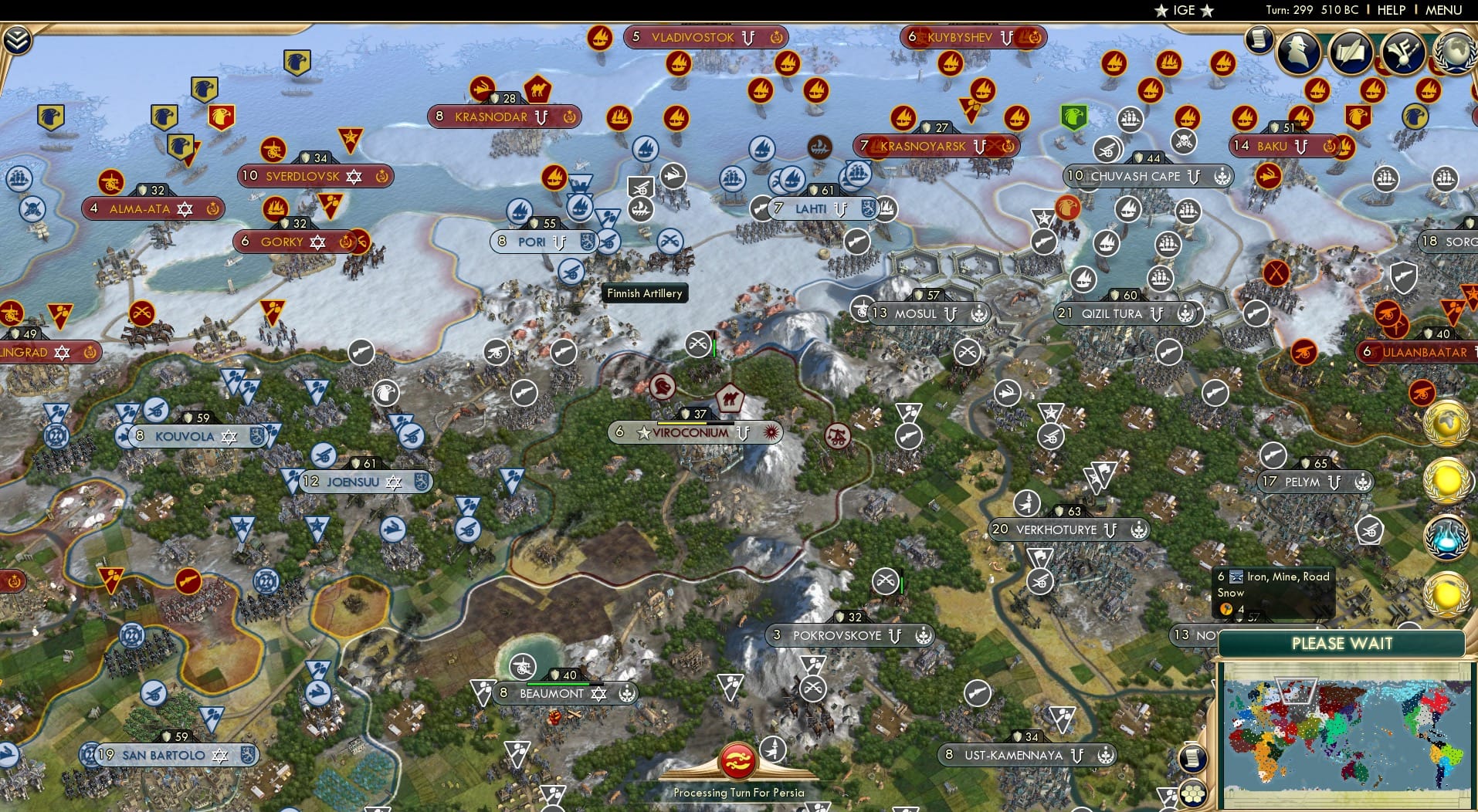
Task: Open the notification log scroll icon
Action: [1259, 39]
